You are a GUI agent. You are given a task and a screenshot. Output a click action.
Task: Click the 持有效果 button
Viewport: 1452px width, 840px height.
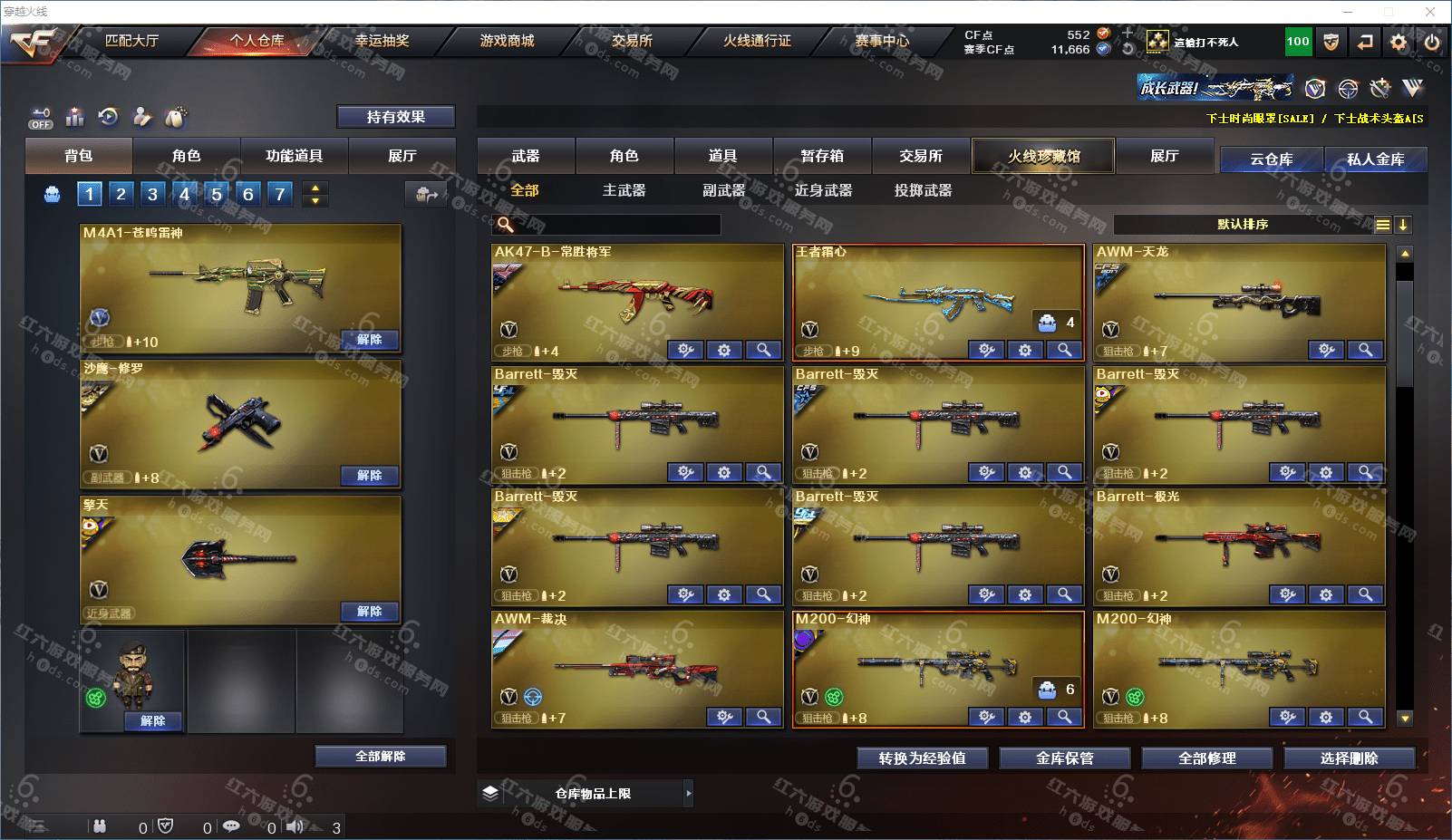[395, 117]
